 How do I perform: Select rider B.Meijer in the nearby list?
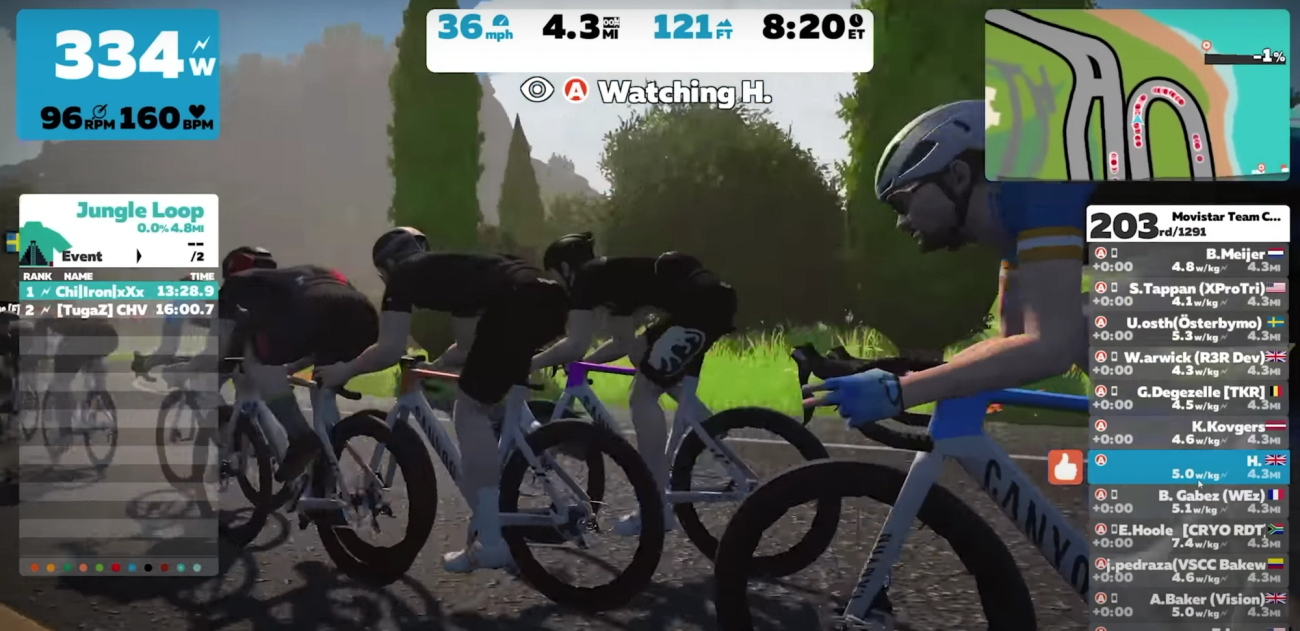[1187, 260]
